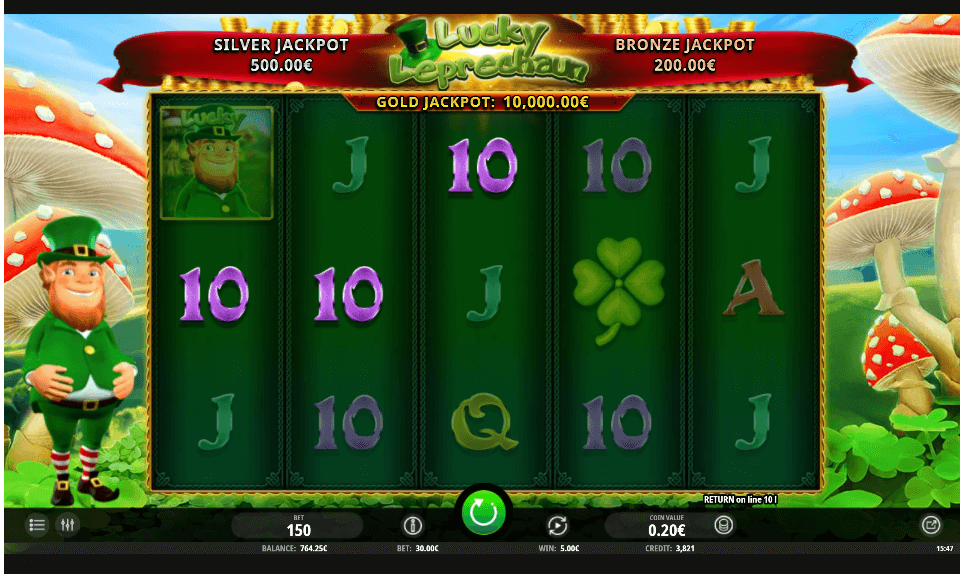Screen dimensions: 960x574
Task: Click the max bet chip icon
Action: tap(412, 525)
